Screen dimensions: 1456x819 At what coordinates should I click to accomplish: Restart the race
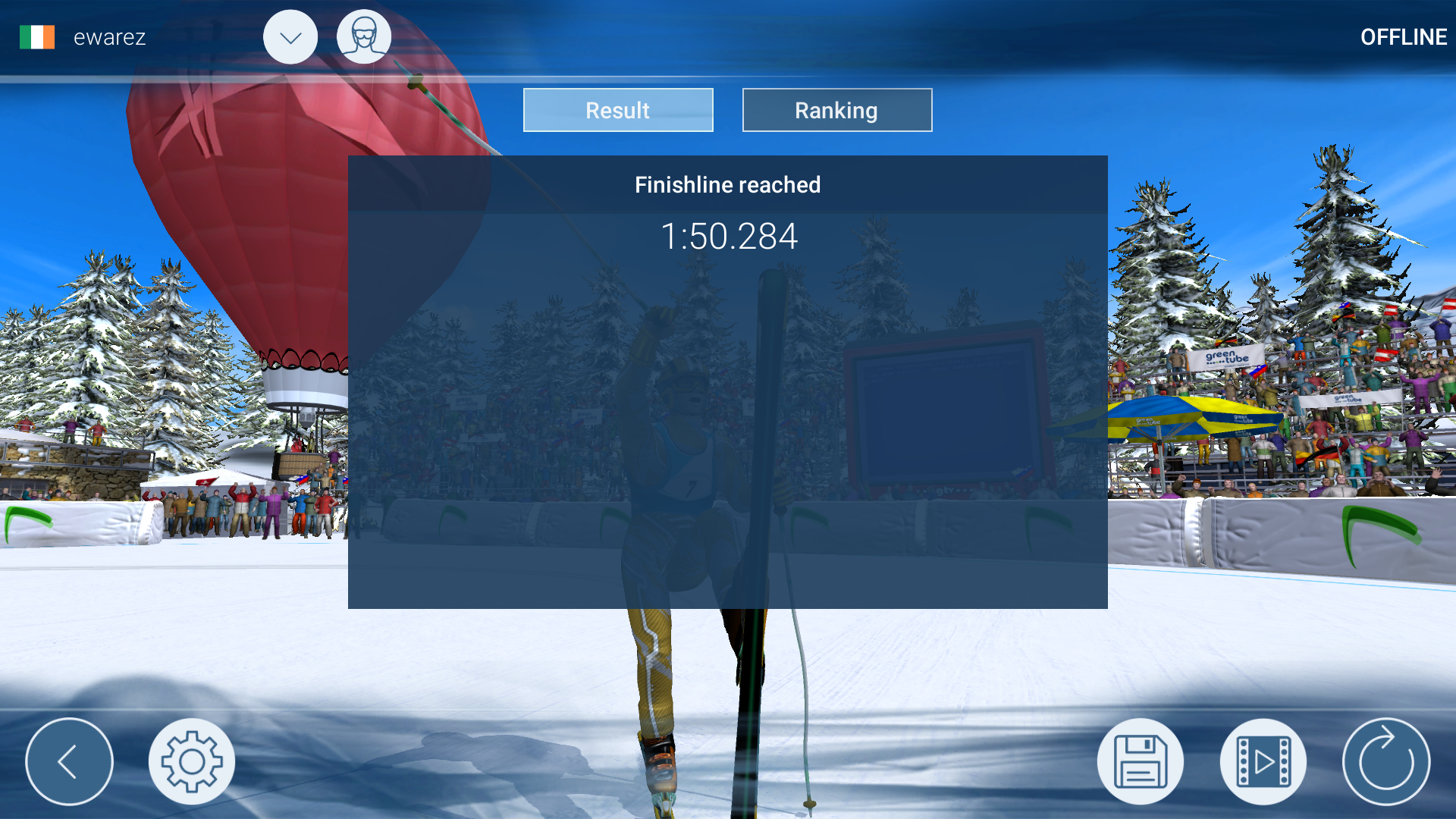pyautogui.click(x=1387, y=761)
